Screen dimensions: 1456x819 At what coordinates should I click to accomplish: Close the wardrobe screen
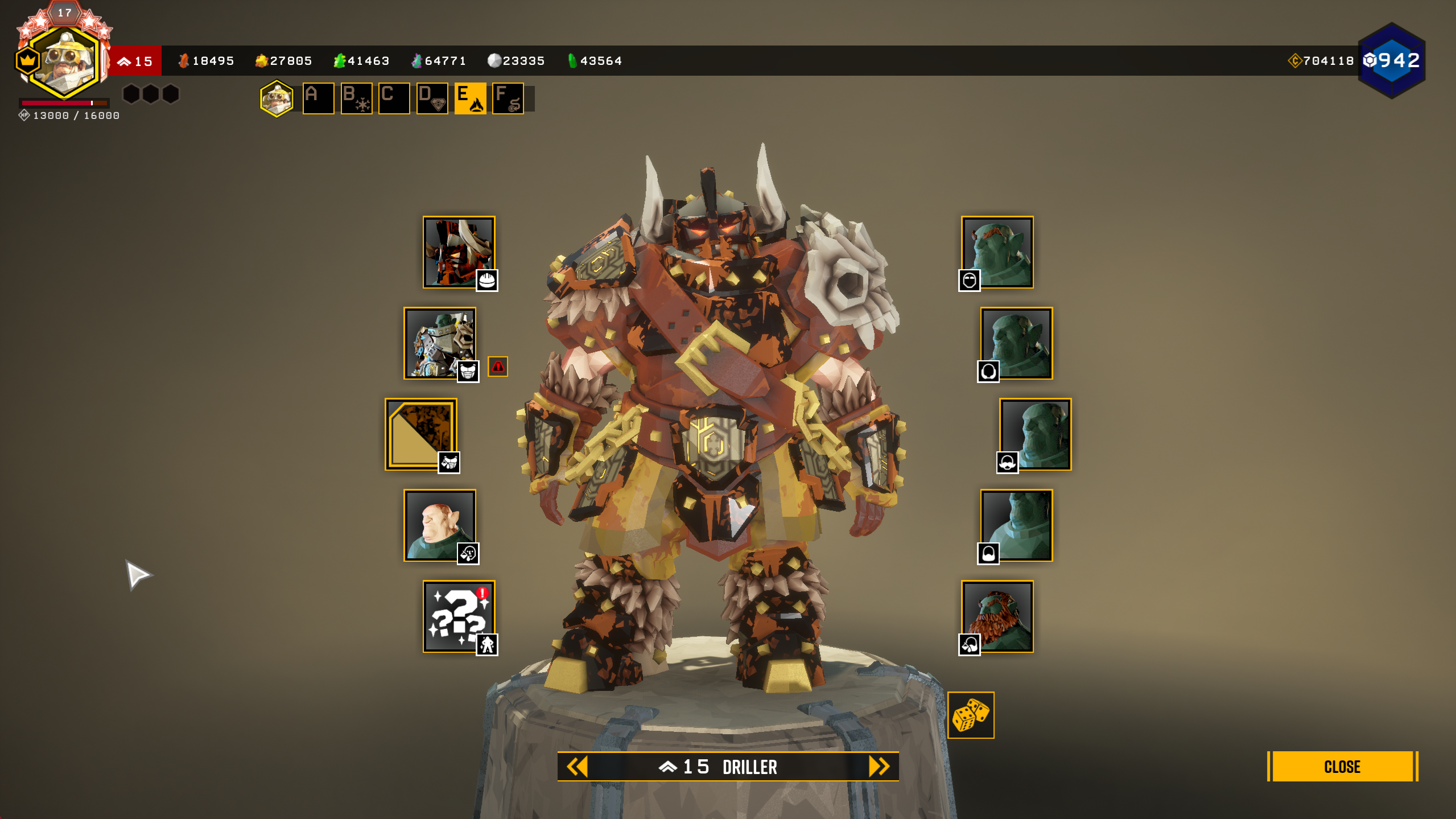1342,766
